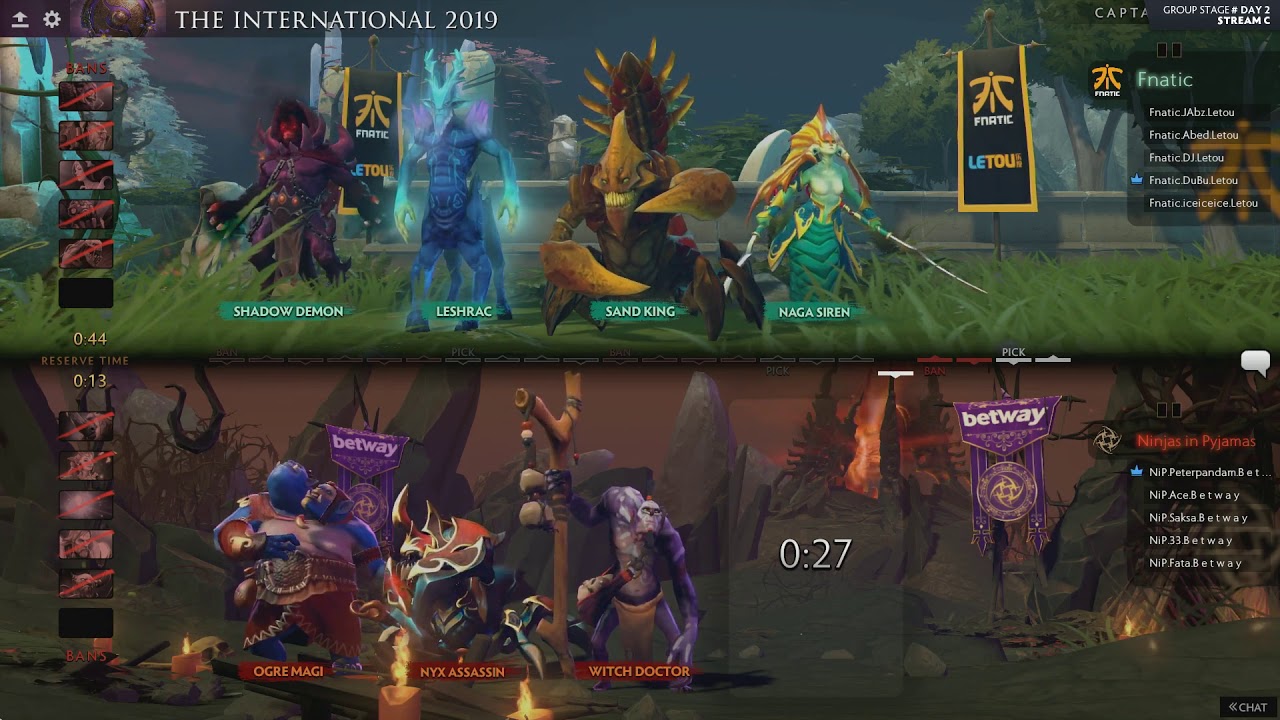Select player NiP.Ace.Betway
1280x720 pixels.
point(1194,495)
